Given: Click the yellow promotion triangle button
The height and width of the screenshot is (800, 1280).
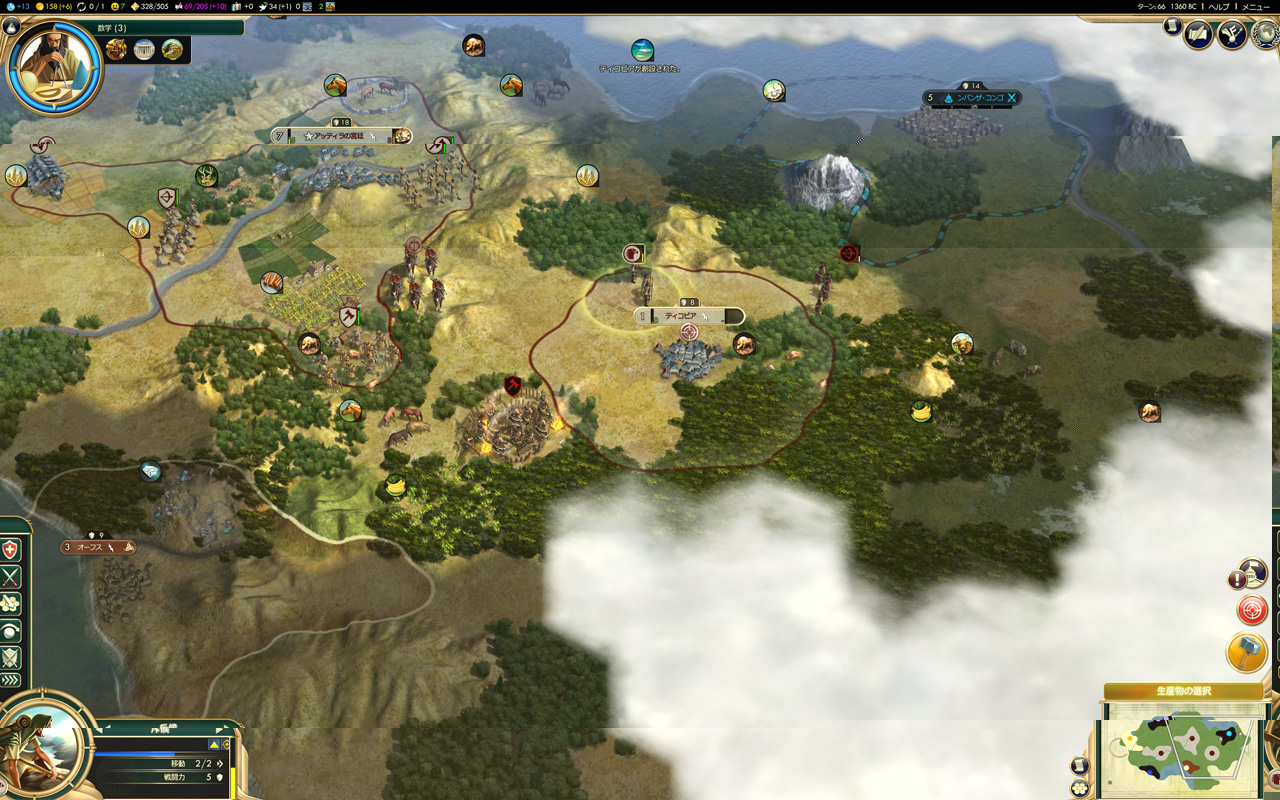Looking at the screenshot, I should (214, 744).
